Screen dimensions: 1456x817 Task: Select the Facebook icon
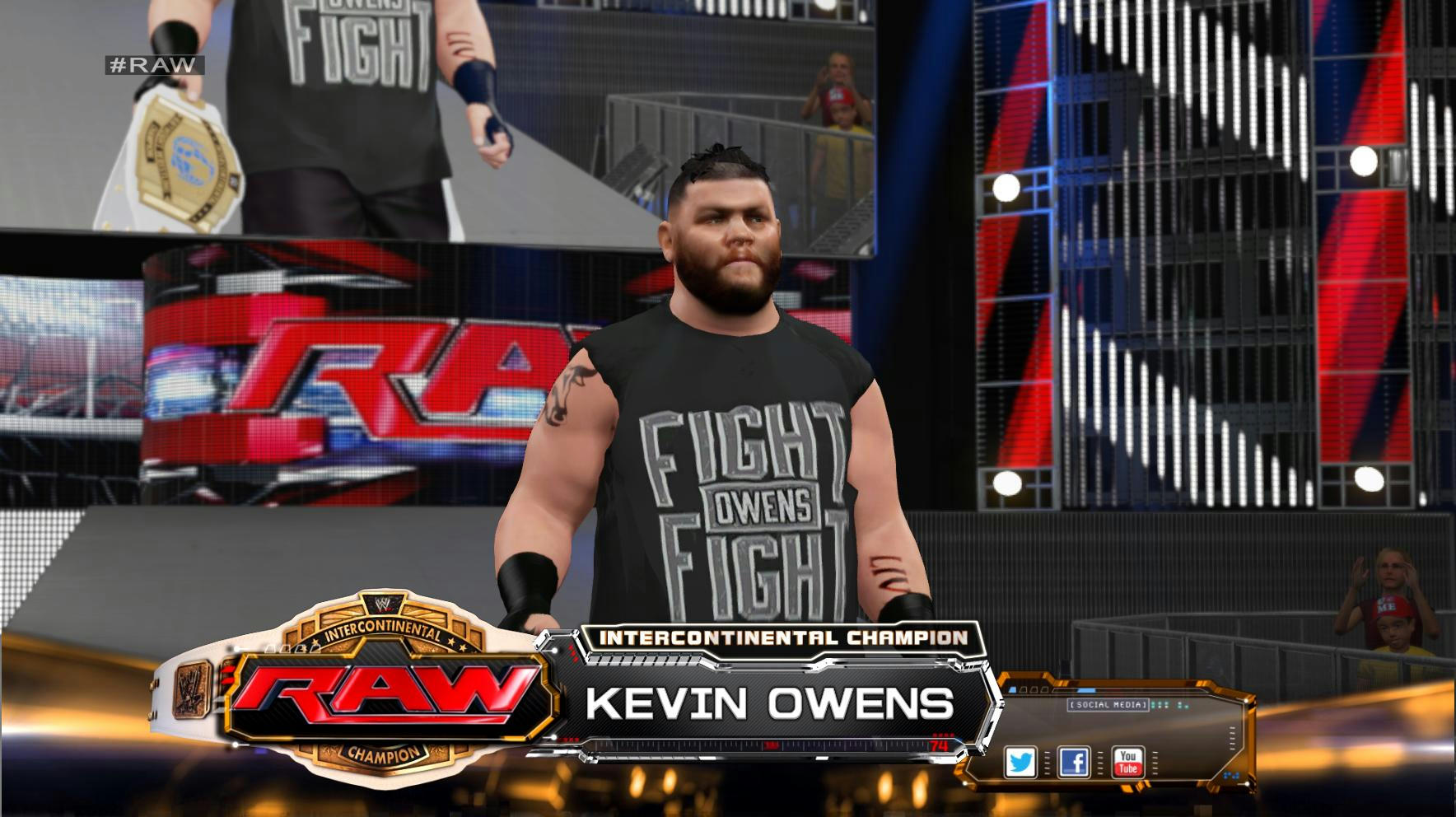[1074, 762]
